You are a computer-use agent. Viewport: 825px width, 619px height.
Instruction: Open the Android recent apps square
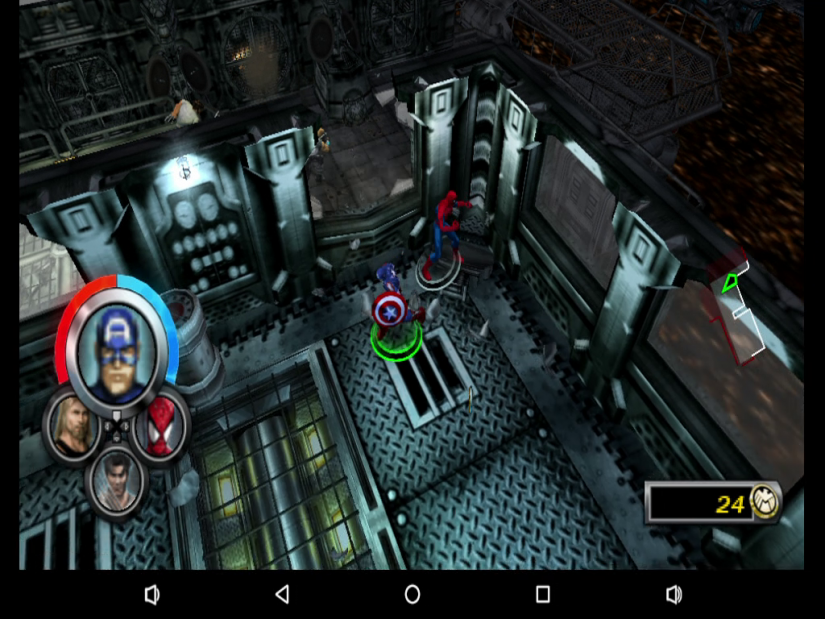point(543,595)
